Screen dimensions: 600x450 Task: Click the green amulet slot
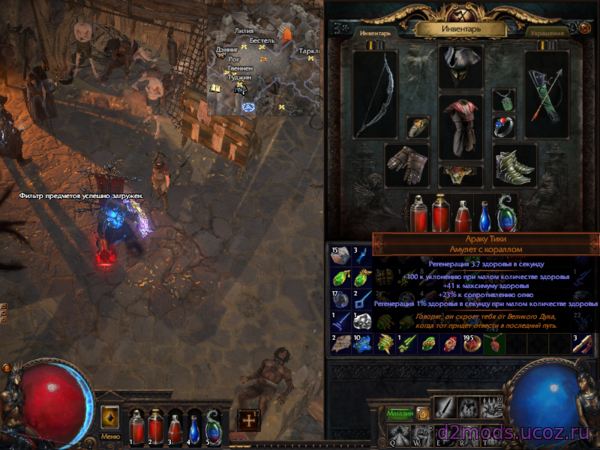507,102
